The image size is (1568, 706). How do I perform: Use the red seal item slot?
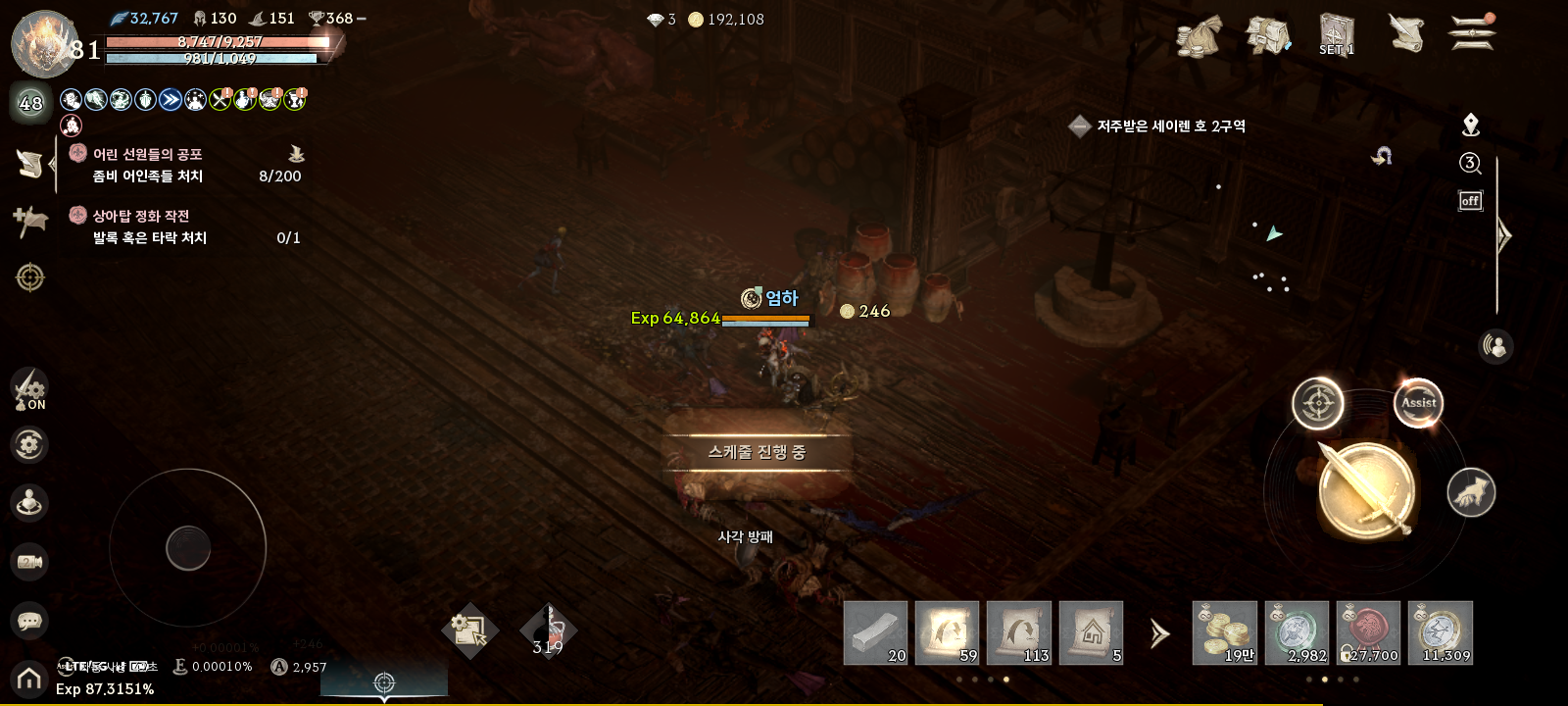pyautogui.click(x=1368, y=632)
